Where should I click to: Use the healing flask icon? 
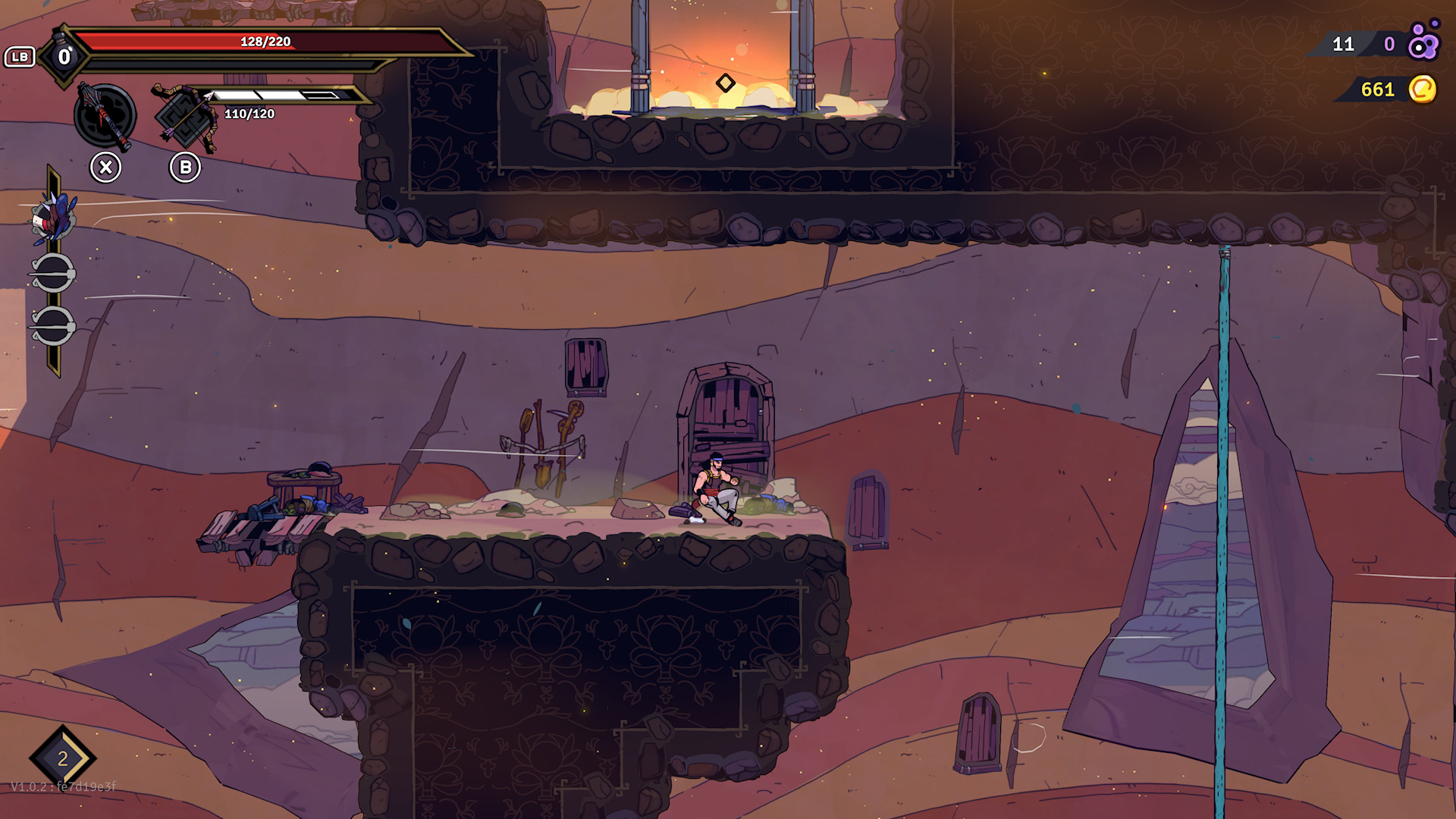click(x=64, y=55)
